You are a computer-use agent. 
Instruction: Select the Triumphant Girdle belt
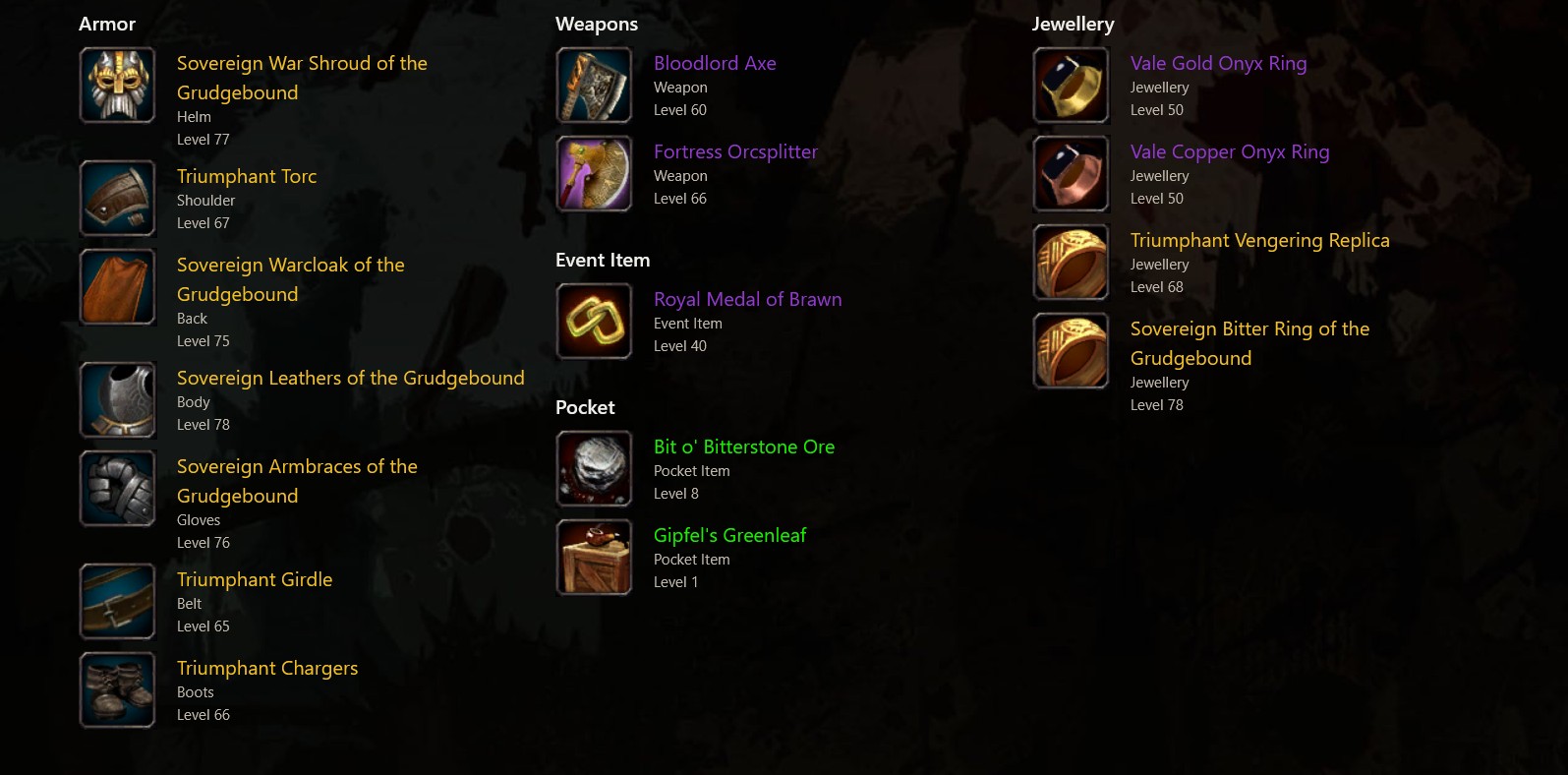[255, 579]
